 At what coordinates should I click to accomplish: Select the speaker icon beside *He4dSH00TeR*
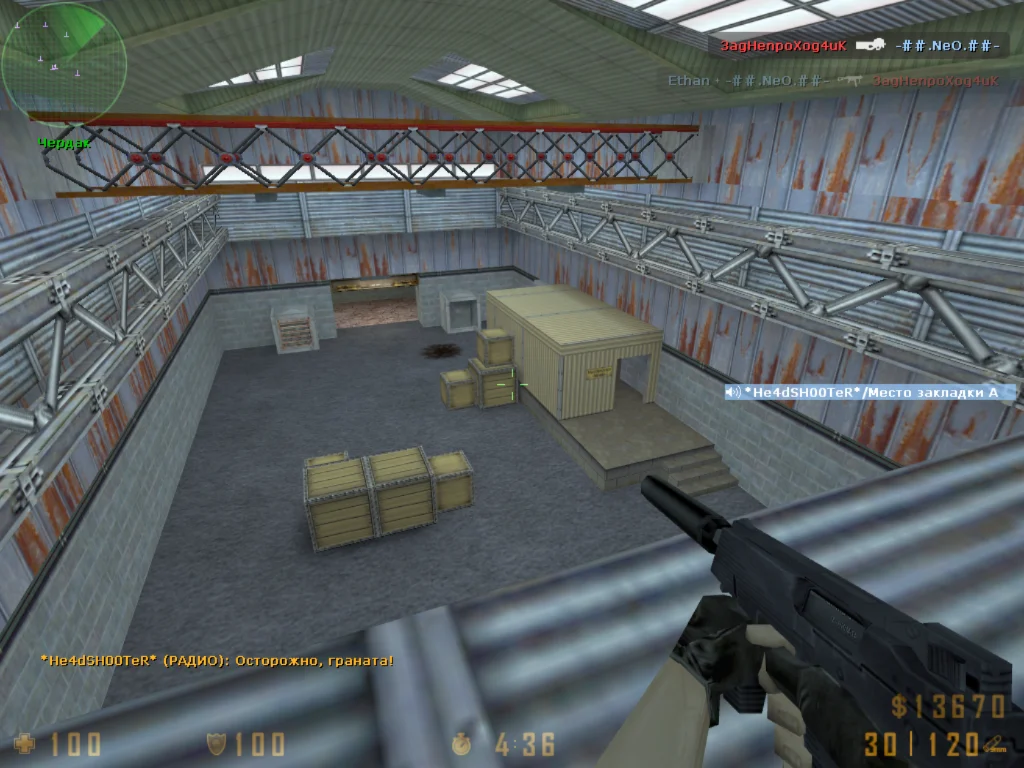[734, 393]
